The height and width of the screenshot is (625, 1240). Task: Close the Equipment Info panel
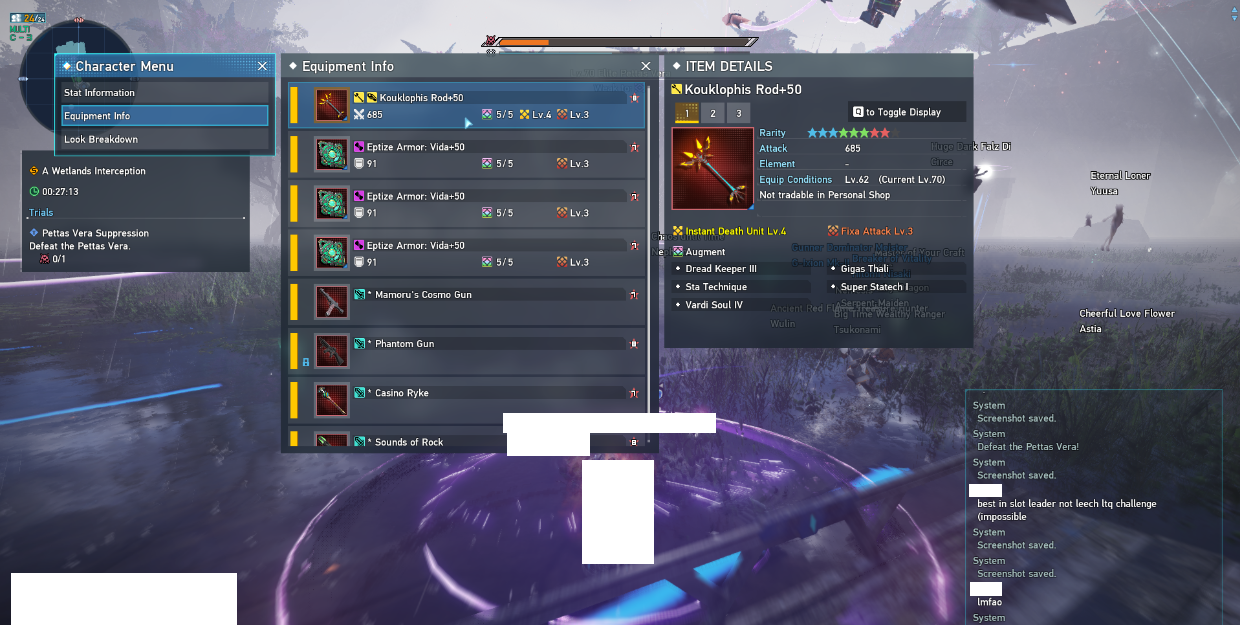click(646, 66)
